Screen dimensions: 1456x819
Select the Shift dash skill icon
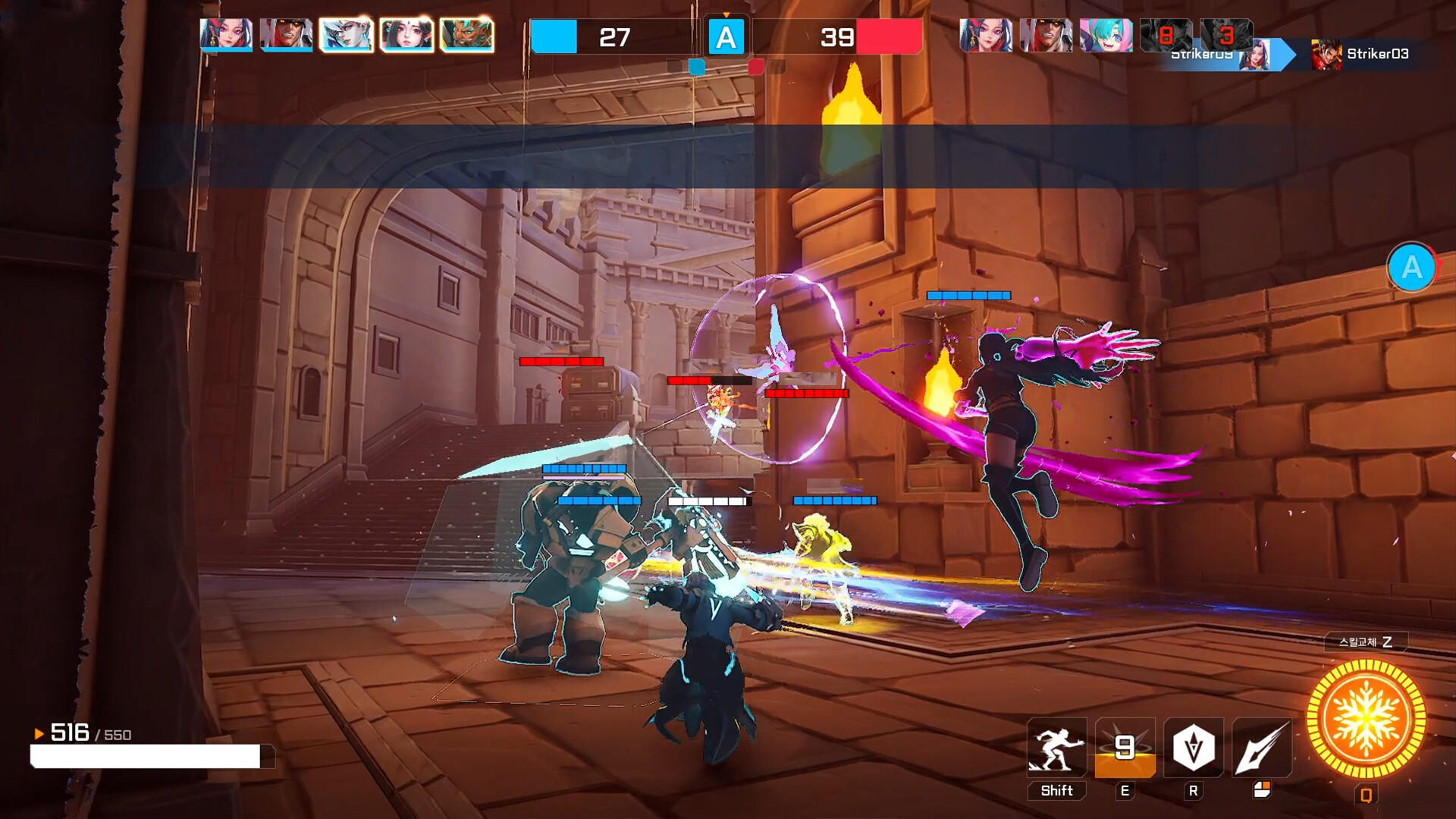tap(1055, 748)
